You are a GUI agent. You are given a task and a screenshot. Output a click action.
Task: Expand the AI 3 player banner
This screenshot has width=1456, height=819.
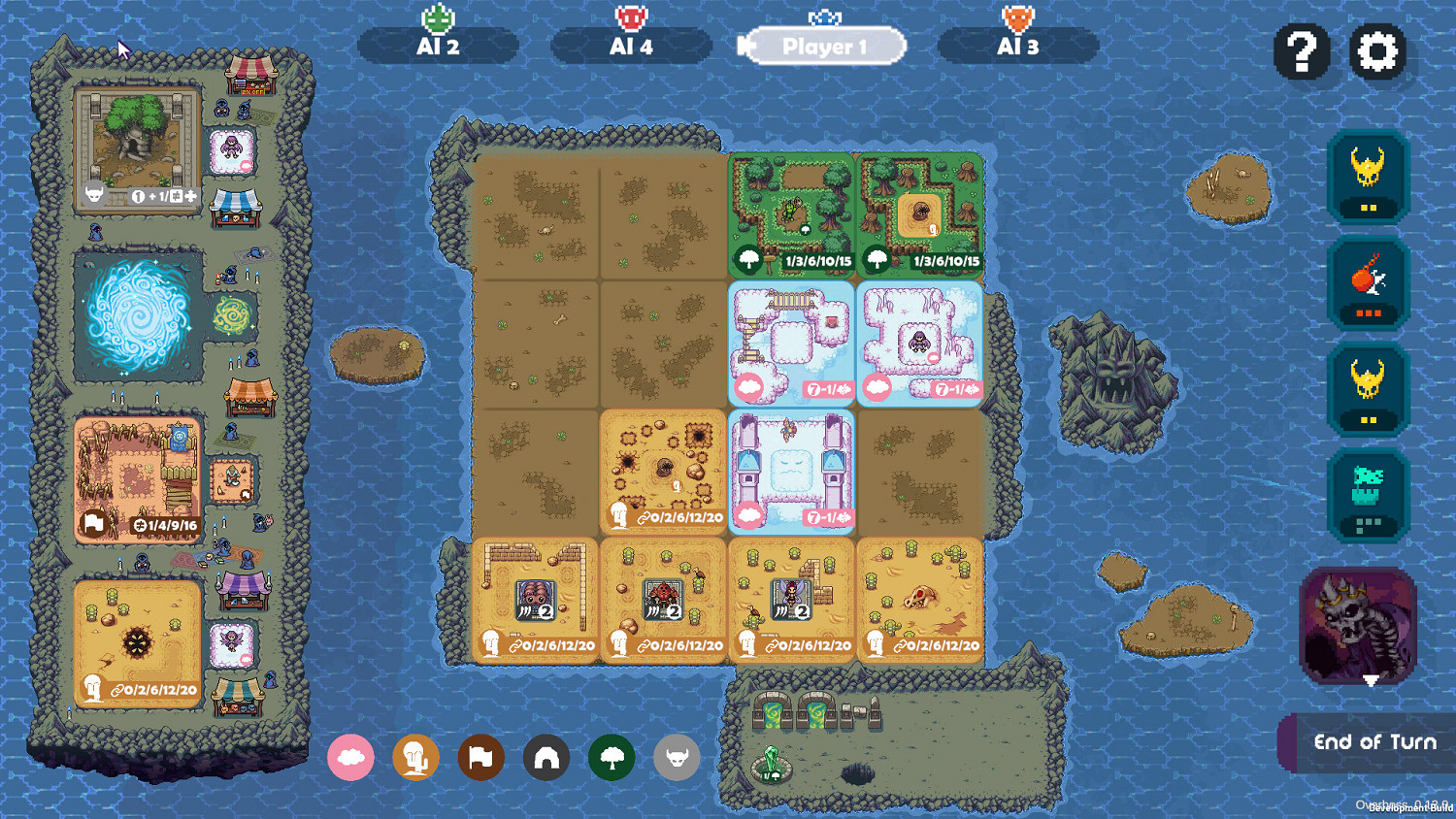1017,45
